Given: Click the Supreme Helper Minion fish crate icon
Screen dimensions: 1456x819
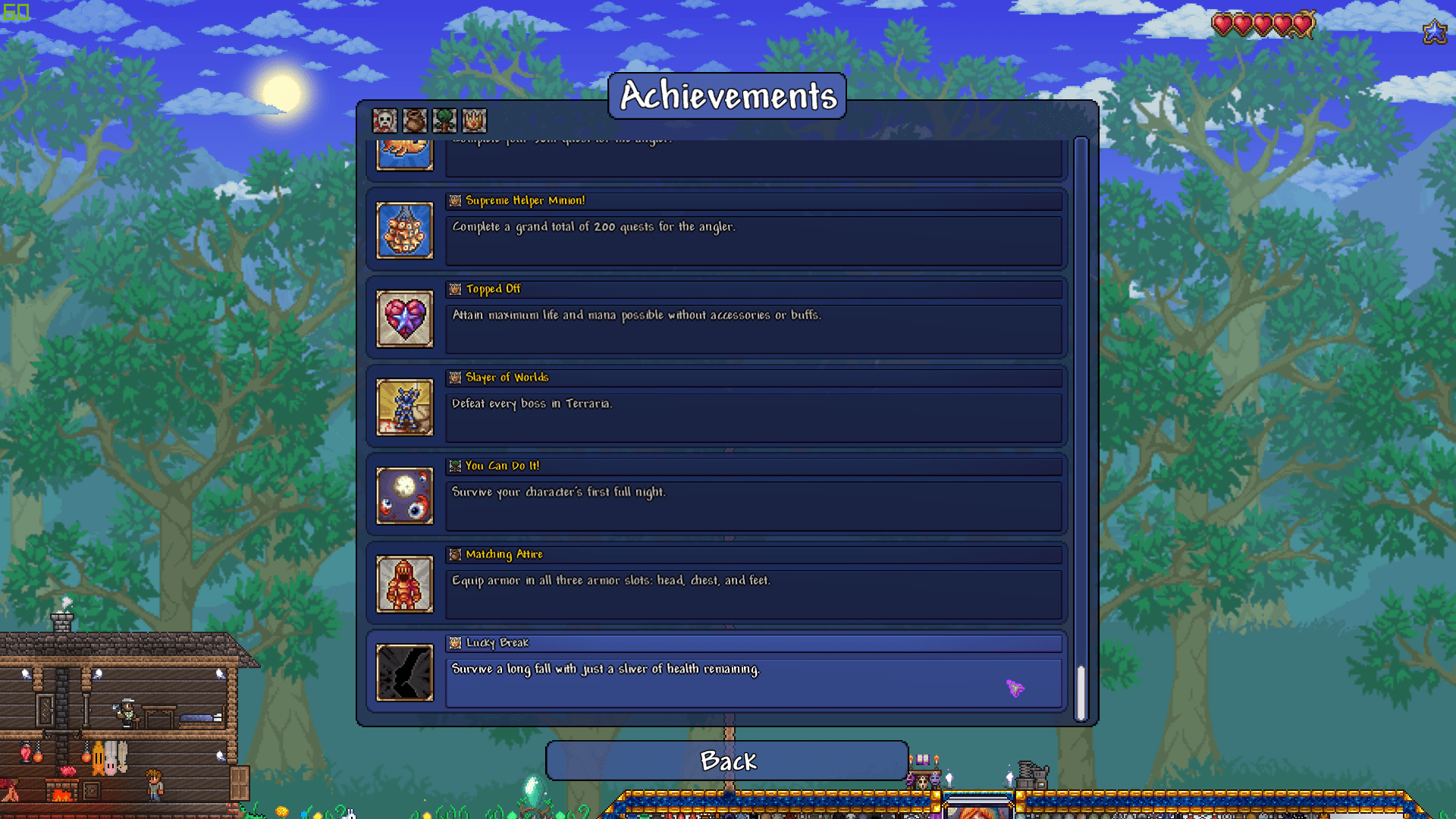Looking at the screenshot, I should [x=404, y=230].
